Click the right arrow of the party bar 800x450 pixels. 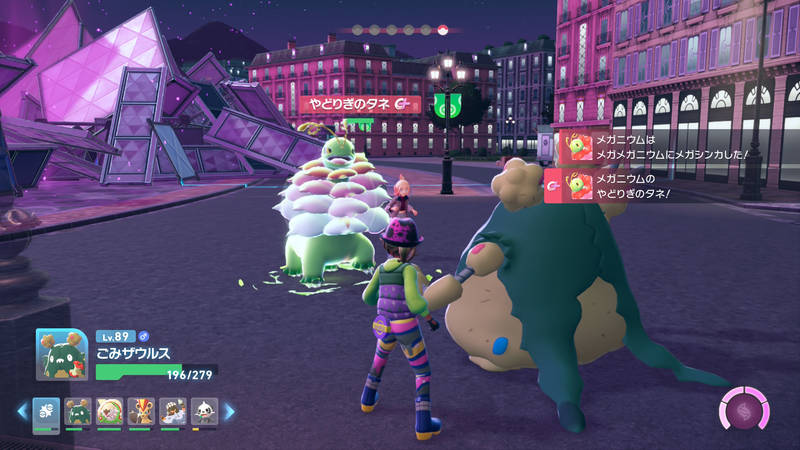[228, 411]
